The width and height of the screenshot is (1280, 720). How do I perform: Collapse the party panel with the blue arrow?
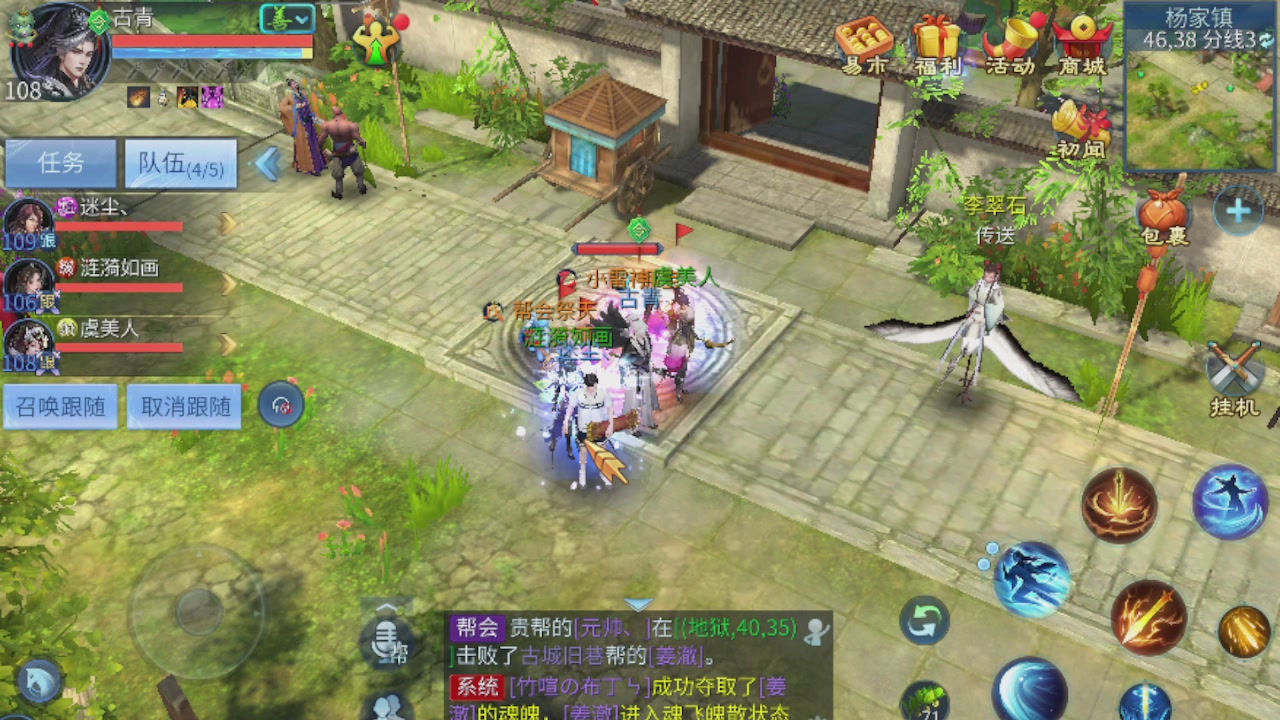coord(265,163)
